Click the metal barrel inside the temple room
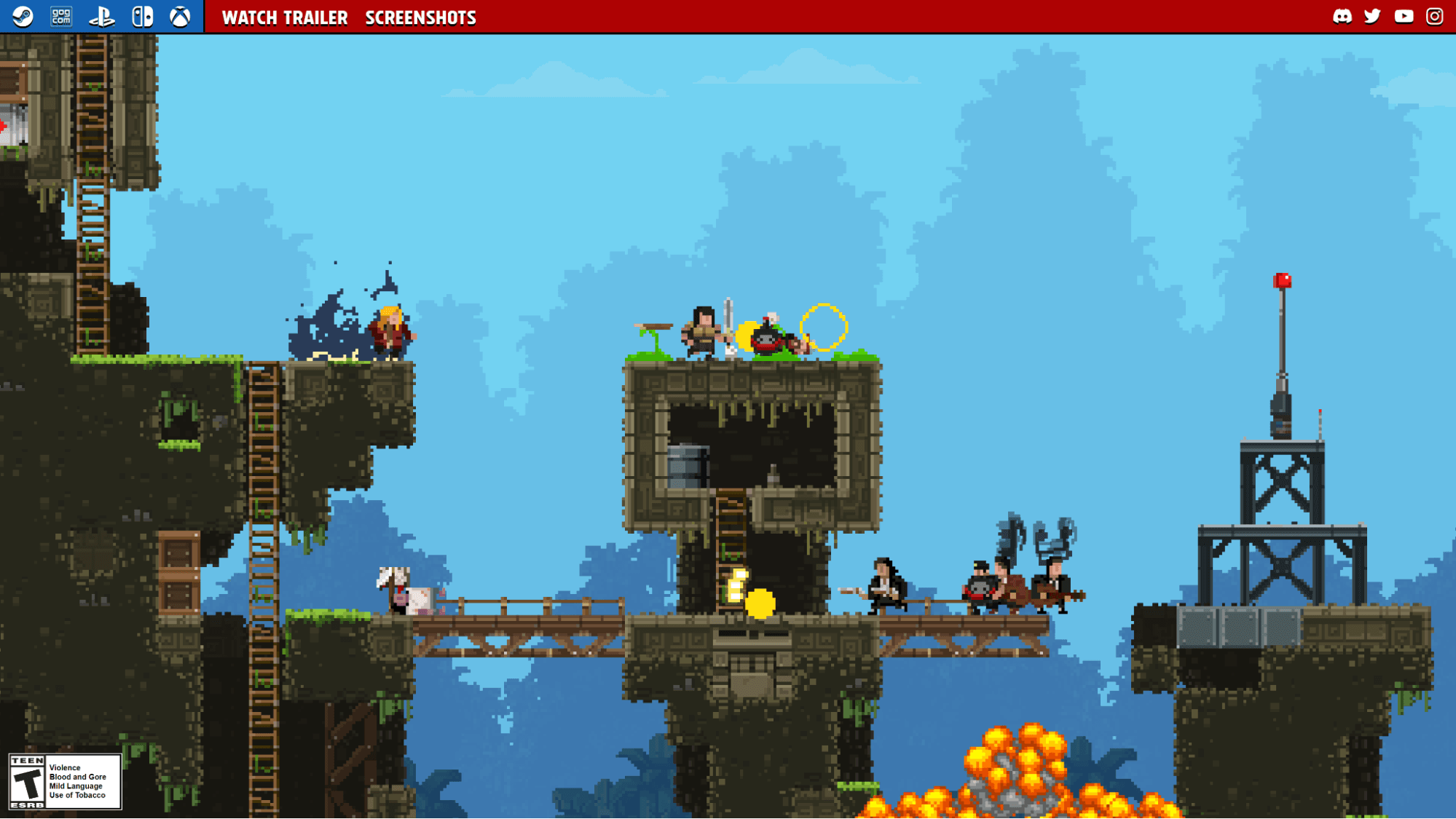 coord(688,466)
